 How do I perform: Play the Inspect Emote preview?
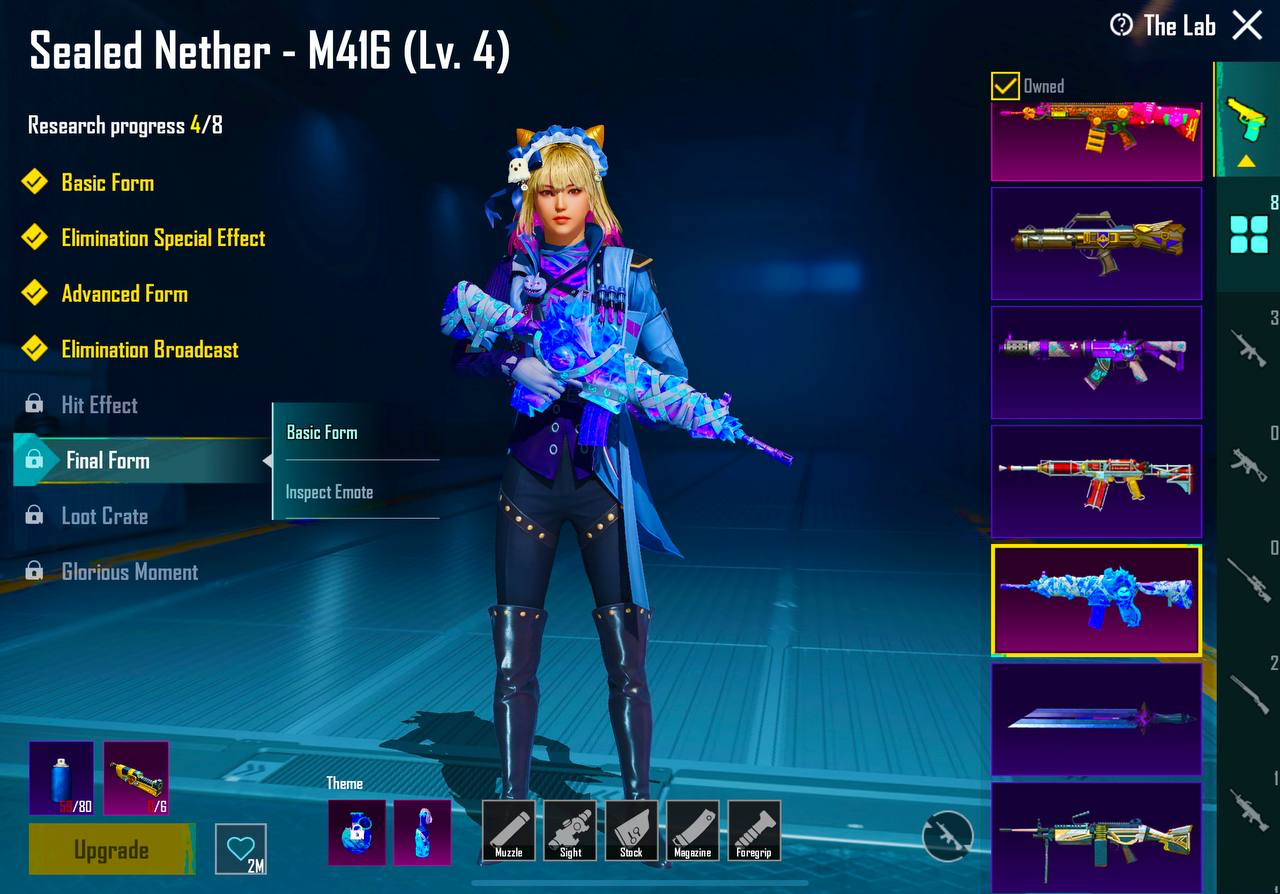click(329, 492)
